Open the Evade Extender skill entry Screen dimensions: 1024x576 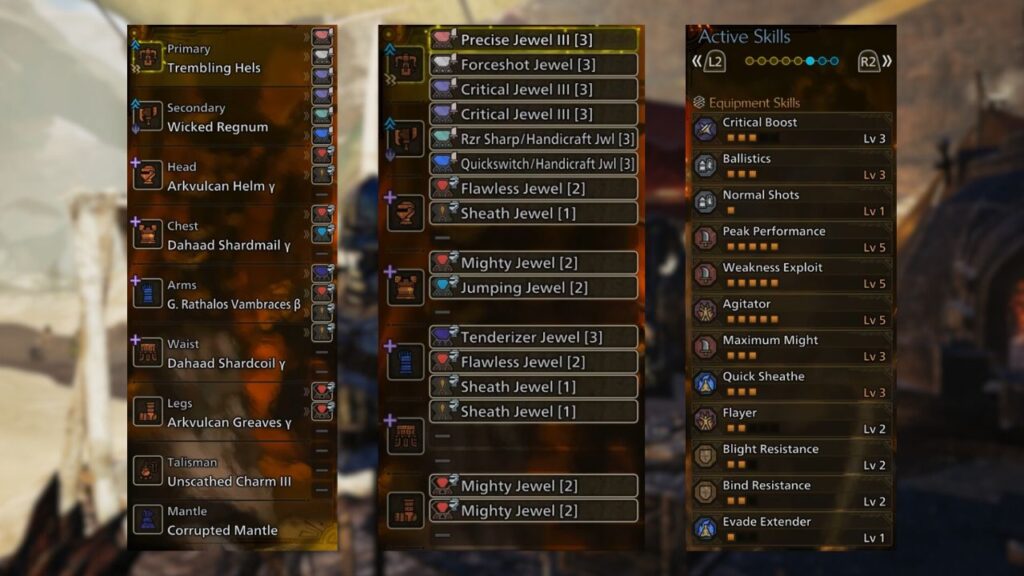[x=790, y=529]
